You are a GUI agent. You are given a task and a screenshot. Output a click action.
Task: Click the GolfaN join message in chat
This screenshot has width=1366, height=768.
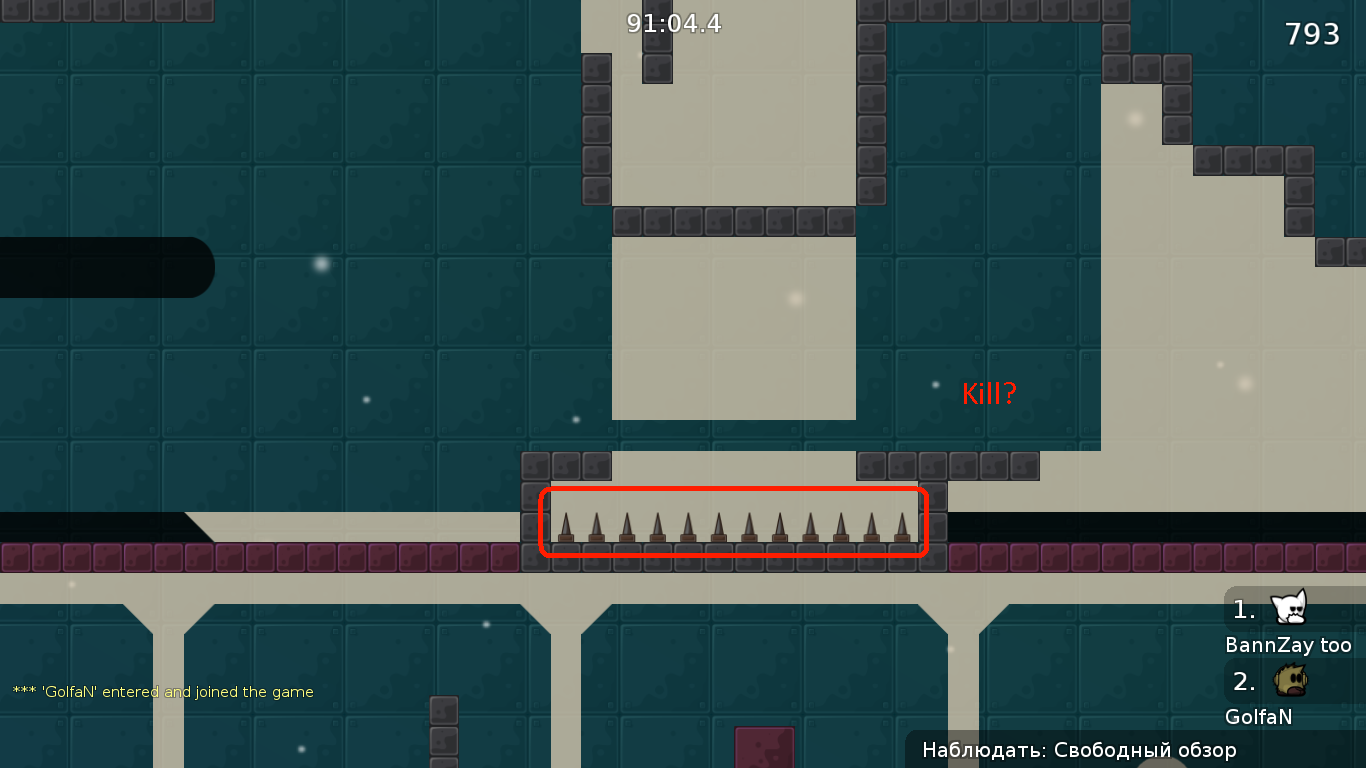click(162, 691)
